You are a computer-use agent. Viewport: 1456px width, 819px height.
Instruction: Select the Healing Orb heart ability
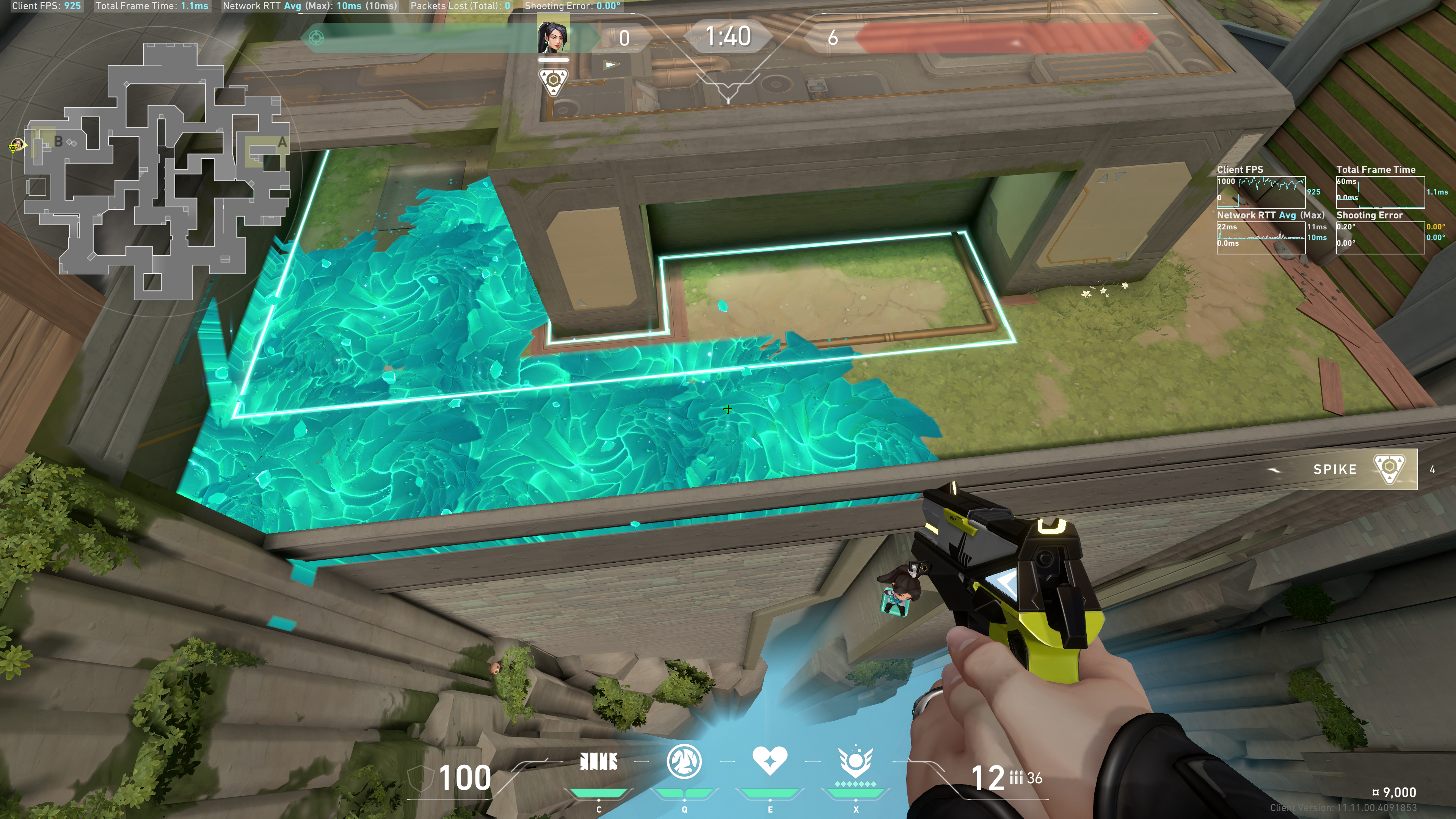click(x=769, y=761)
